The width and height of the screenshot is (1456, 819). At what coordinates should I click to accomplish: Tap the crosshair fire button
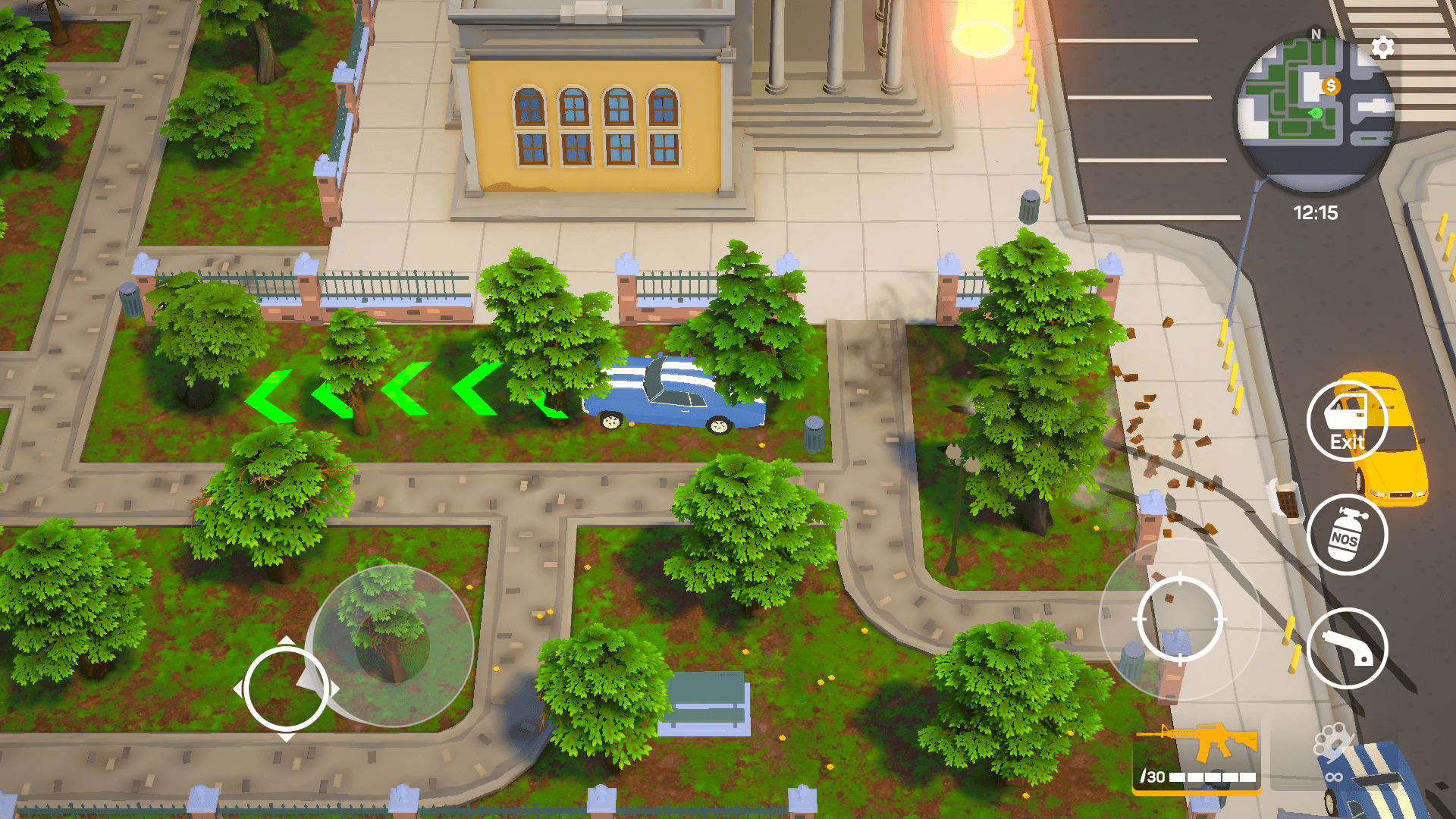tap(1179, 620)
